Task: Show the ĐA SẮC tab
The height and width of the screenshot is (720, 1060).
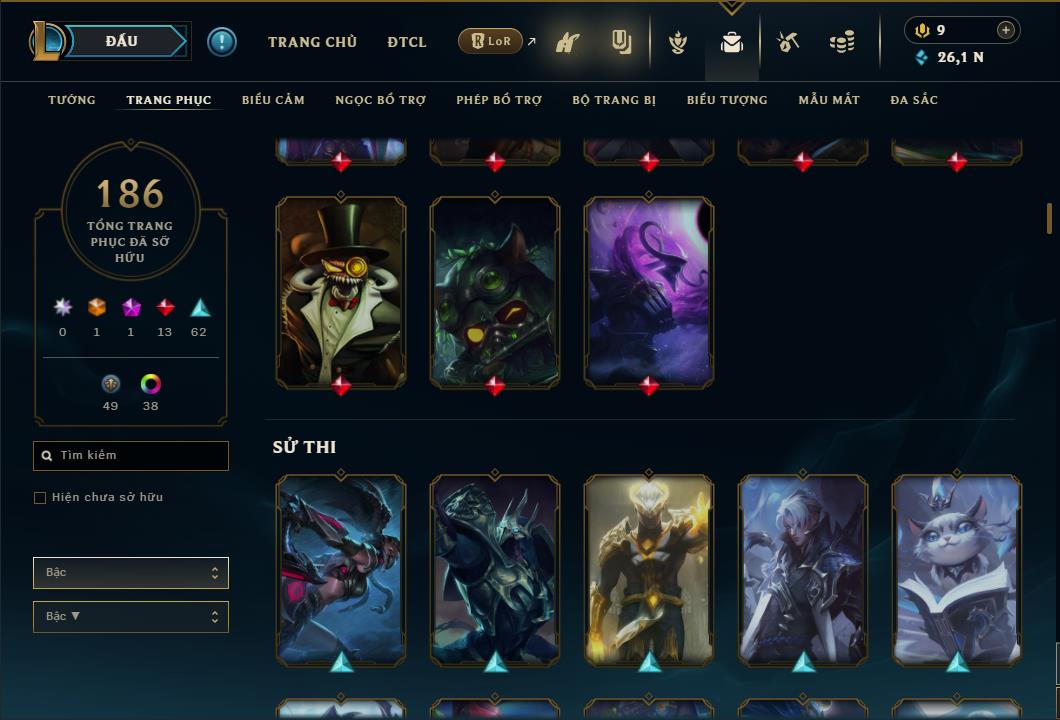Action: tap(914, 100)
